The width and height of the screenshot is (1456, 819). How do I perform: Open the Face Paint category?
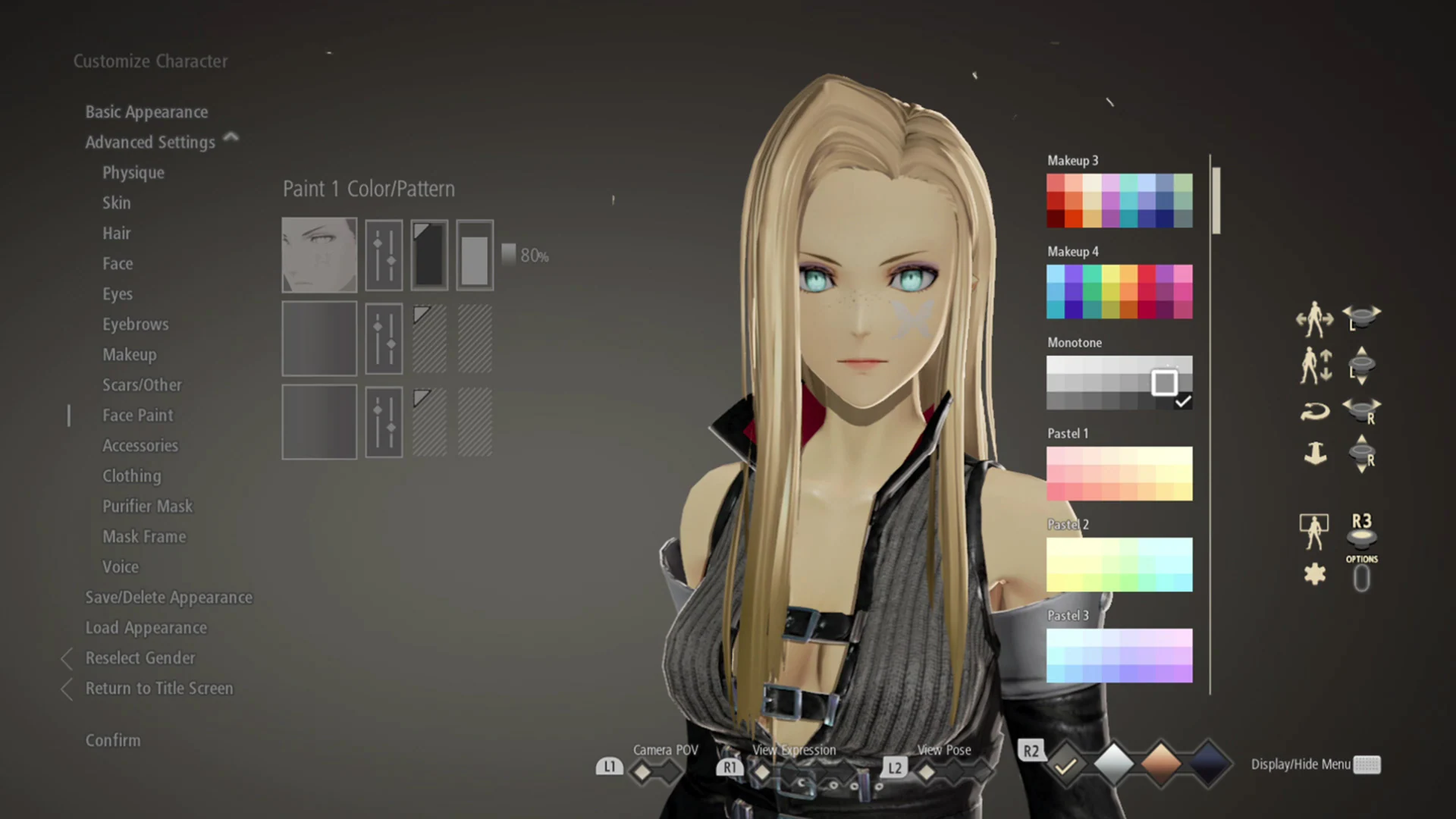pos(138,415)
